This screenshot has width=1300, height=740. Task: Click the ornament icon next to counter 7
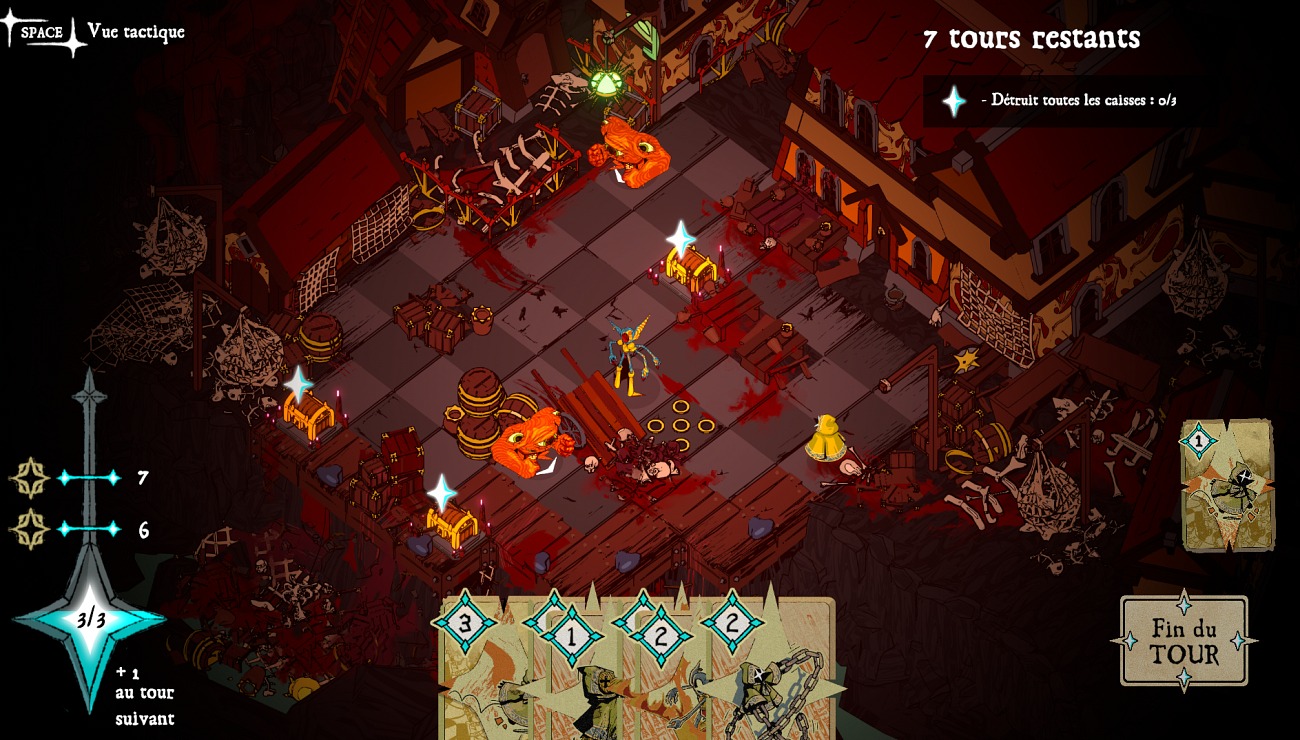[x=30, y=478]
